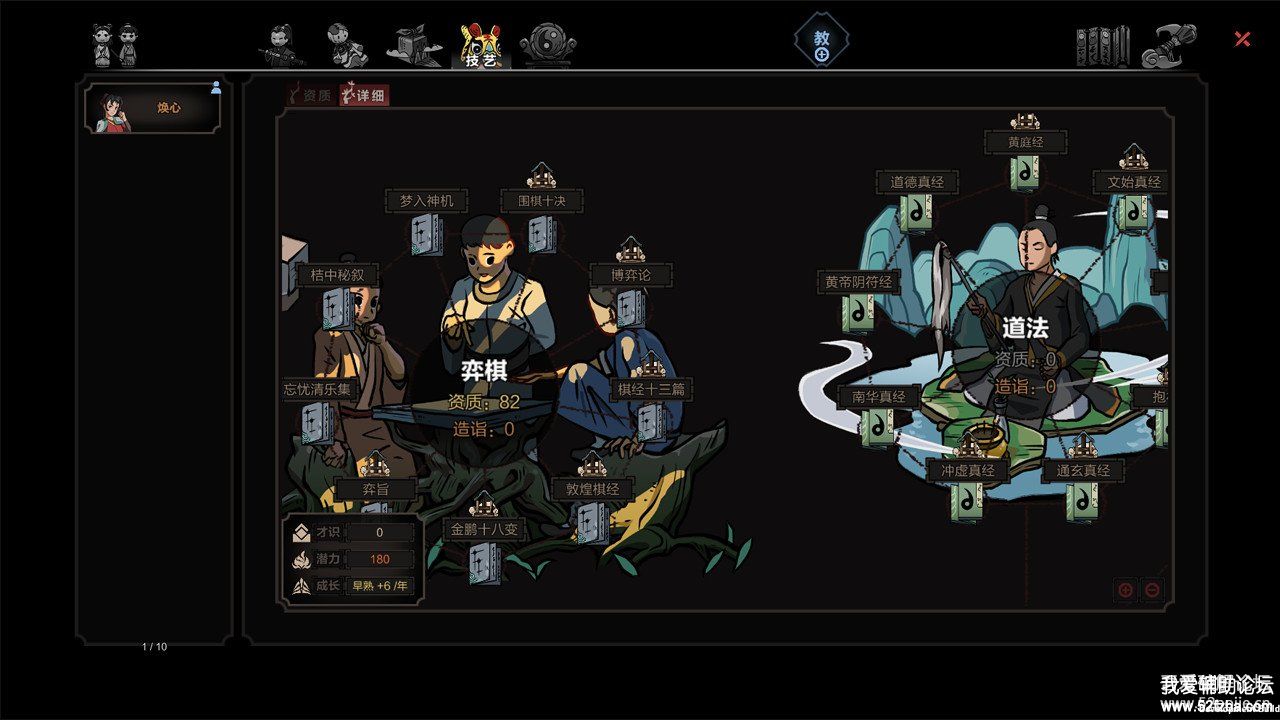Open the 技艺 skills tab icon
The height and width of the screenshot is (720, 1280).
[480, 45]
